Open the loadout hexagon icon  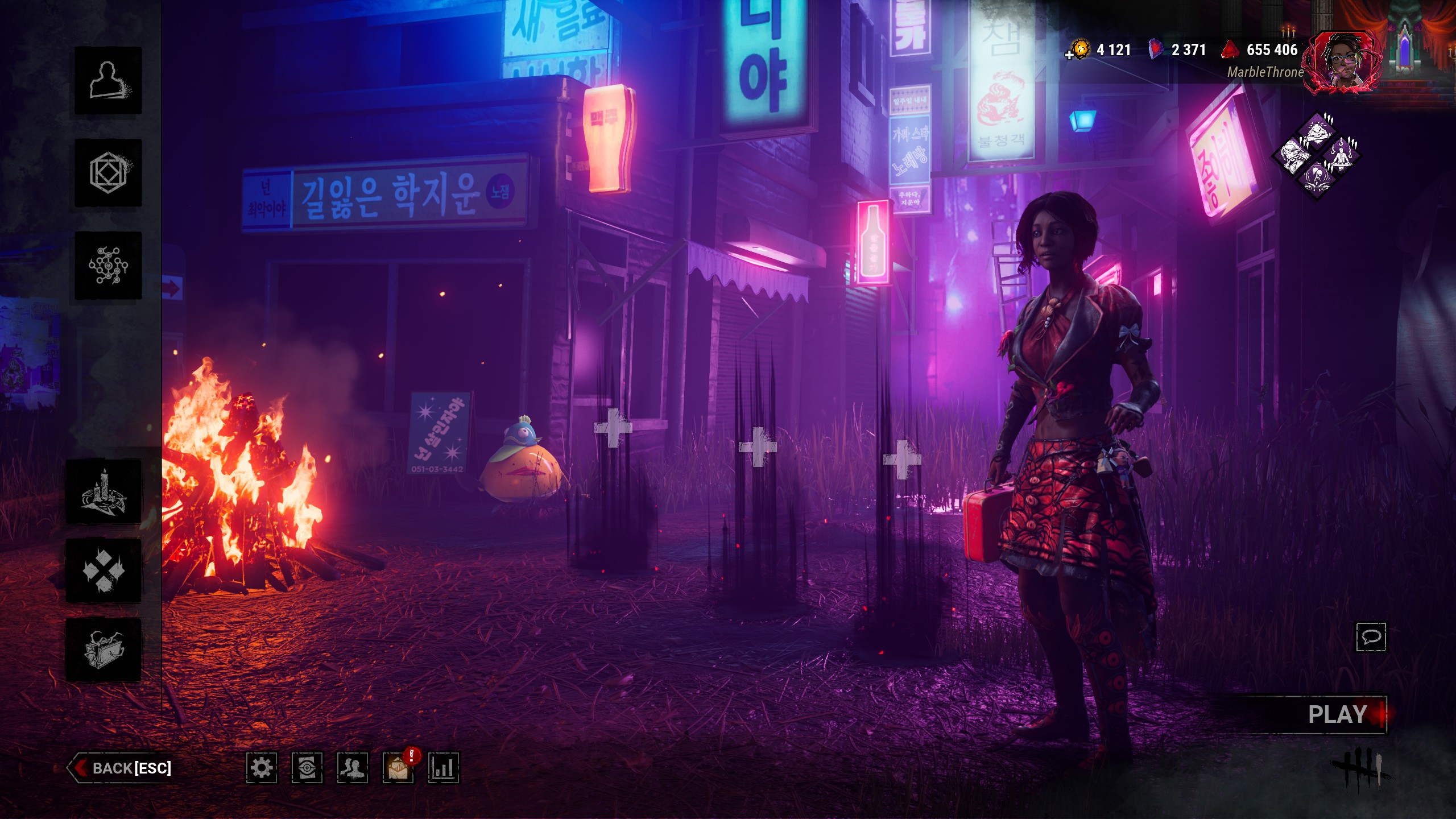[108, 173]
